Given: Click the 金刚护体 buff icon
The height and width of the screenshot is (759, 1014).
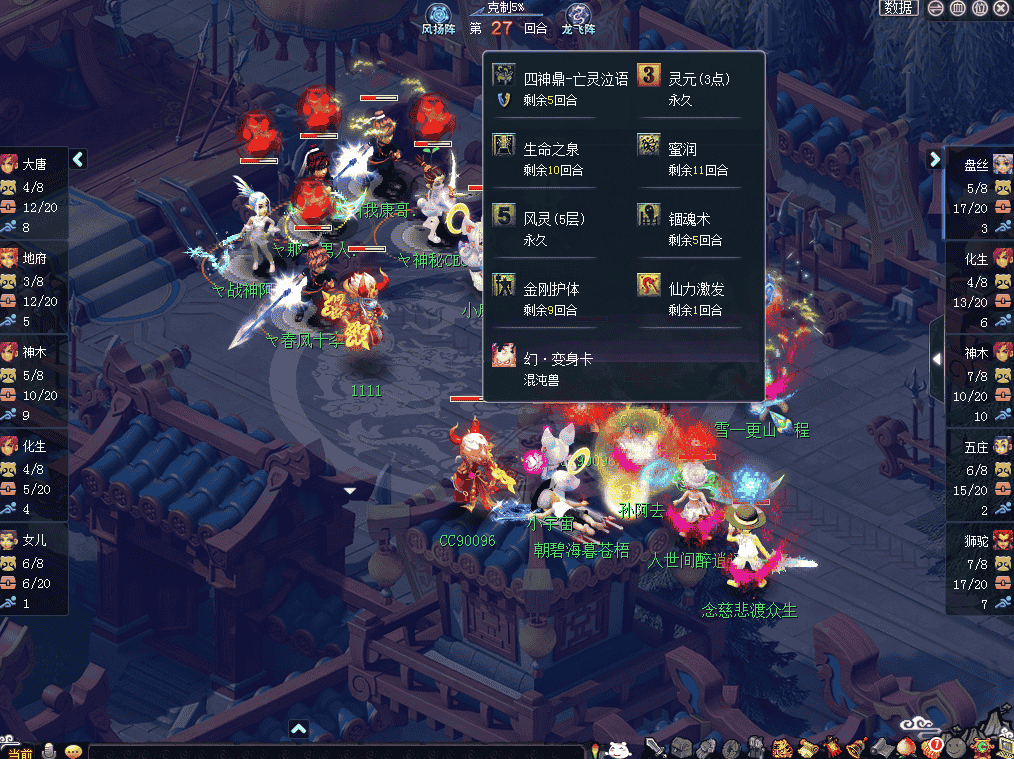Looking at the screenshot, I should [x=504, y=286].
